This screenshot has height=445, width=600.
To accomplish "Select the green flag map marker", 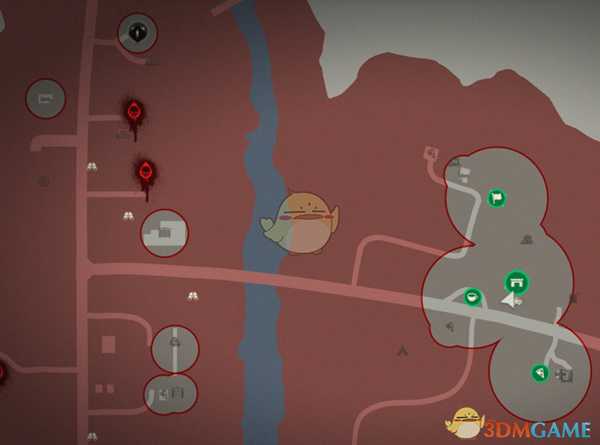I will pos(496,198).
